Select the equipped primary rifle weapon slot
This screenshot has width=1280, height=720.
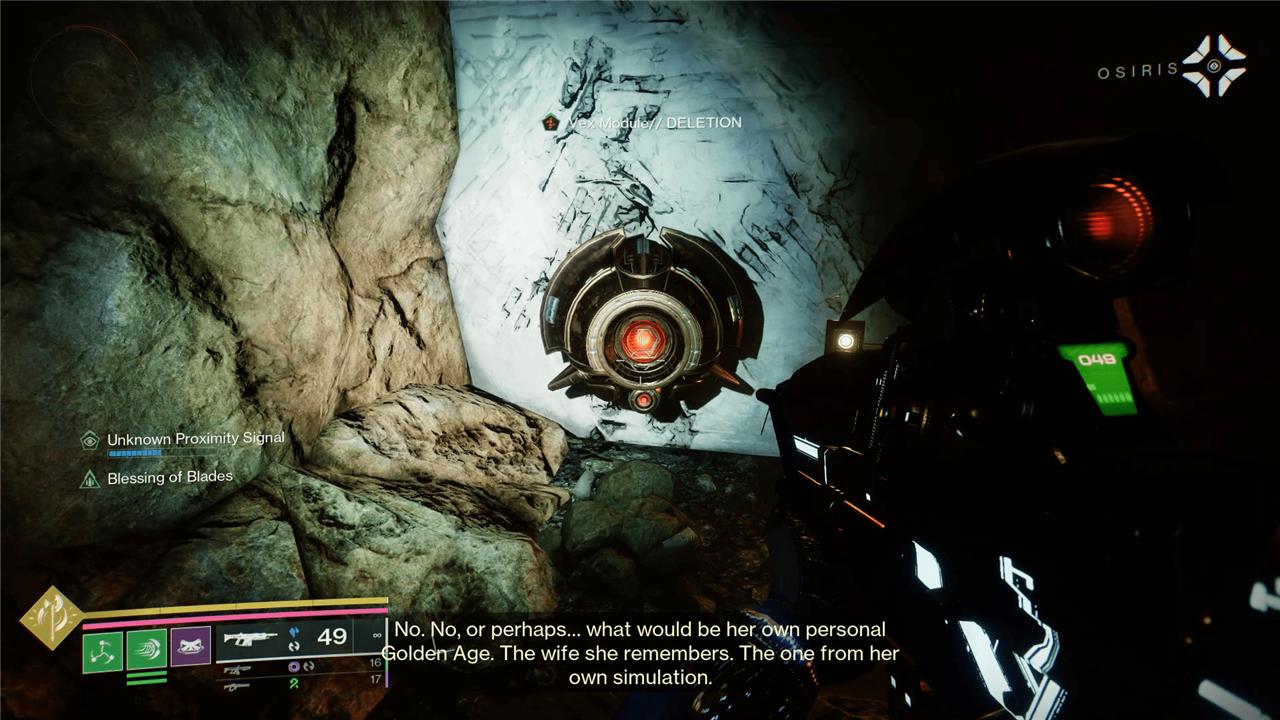[251, 637]
